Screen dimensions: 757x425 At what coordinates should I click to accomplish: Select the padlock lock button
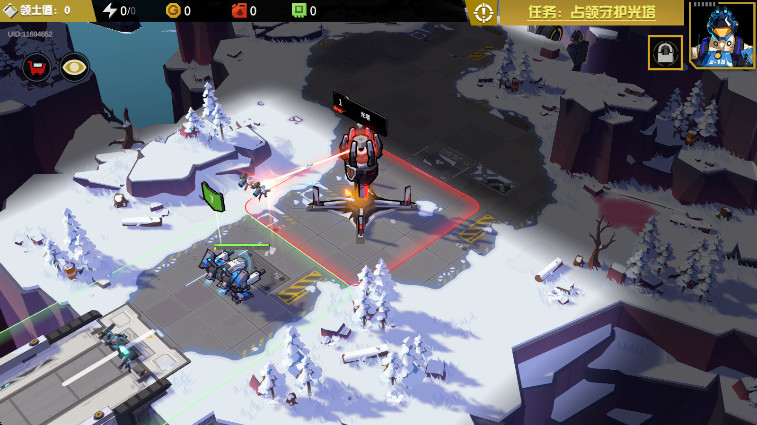pos(665,52)
